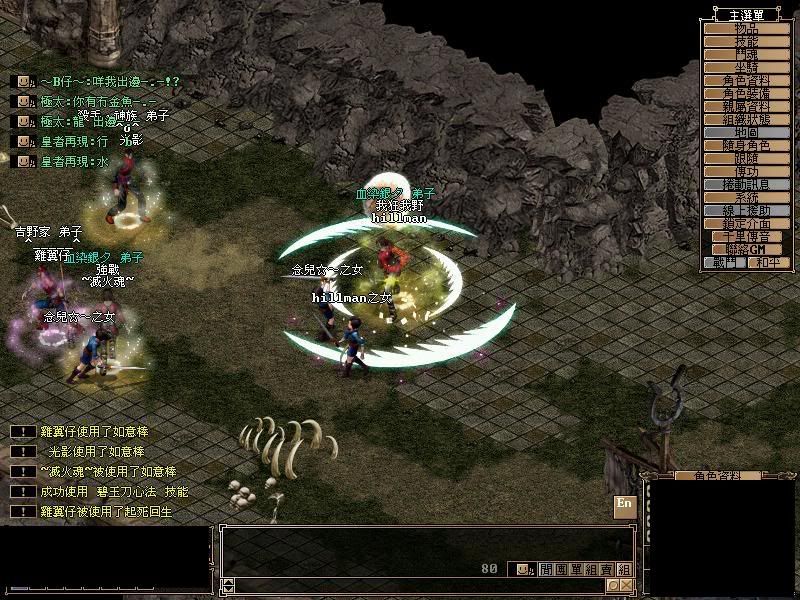Close chat with the X button
This screenshot has width=800, height=600.
click(x=626, y=585)
